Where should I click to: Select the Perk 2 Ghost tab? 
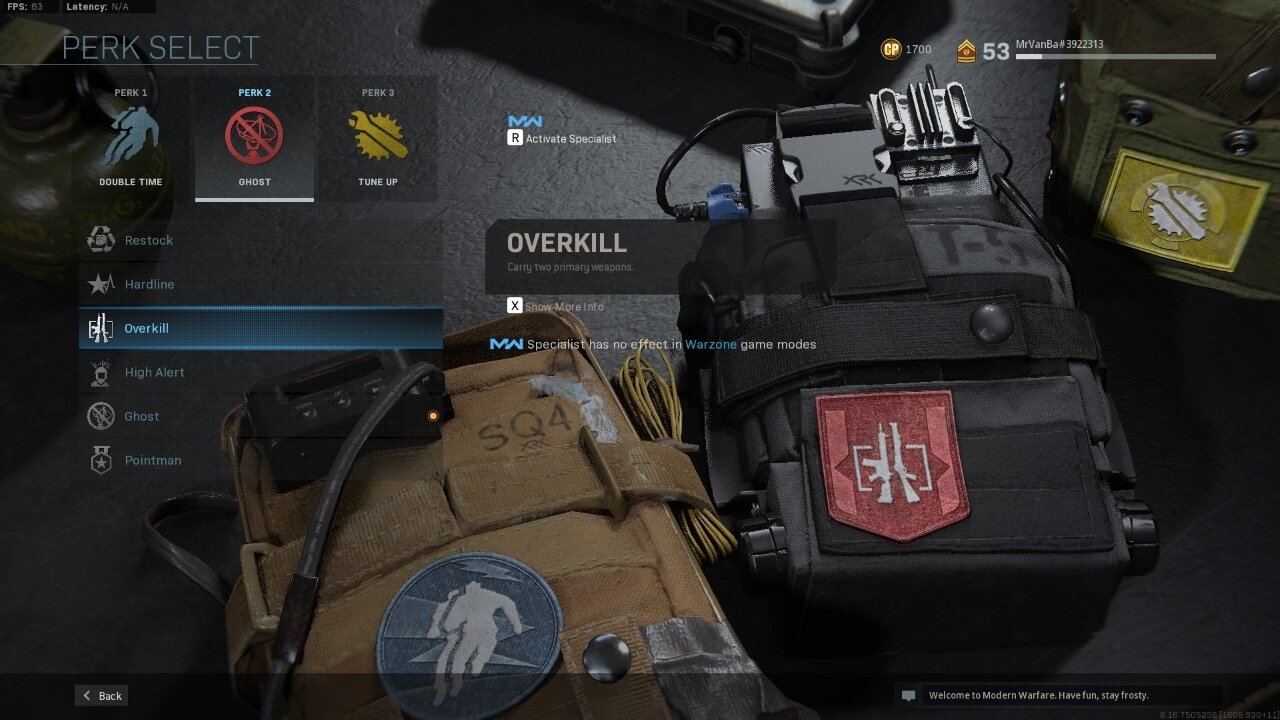[254, 138]
